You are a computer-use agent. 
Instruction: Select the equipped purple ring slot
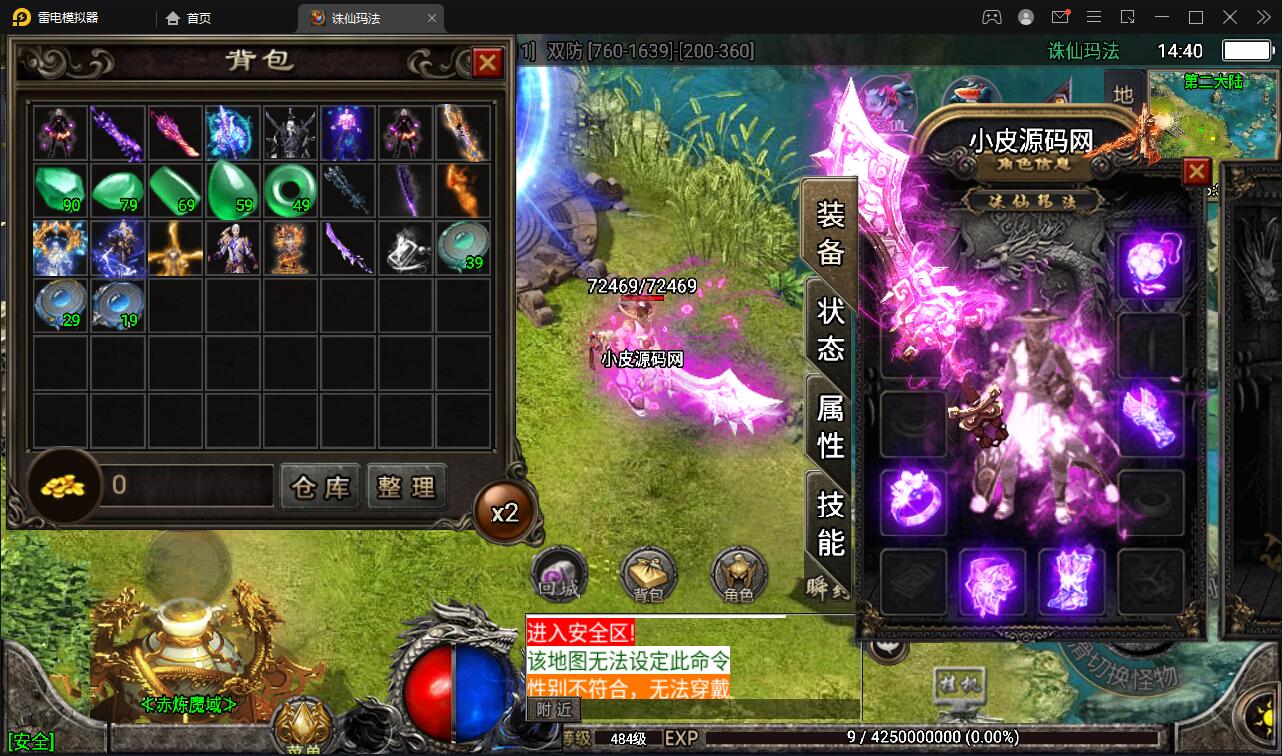912,497
